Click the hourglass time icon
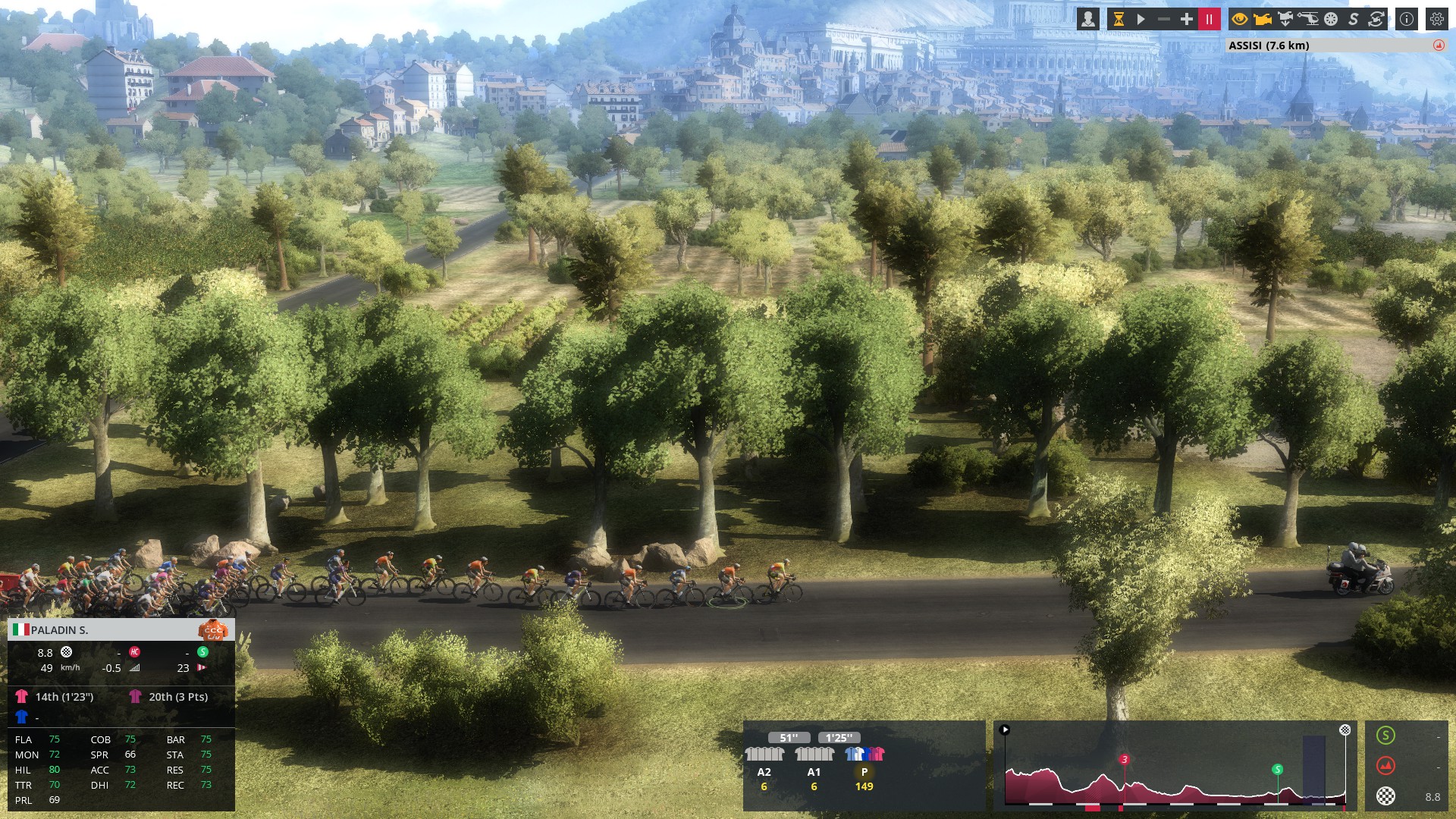Image resolution: width=1456 pixels, height=819 pixels. (x=1119, y=20)
